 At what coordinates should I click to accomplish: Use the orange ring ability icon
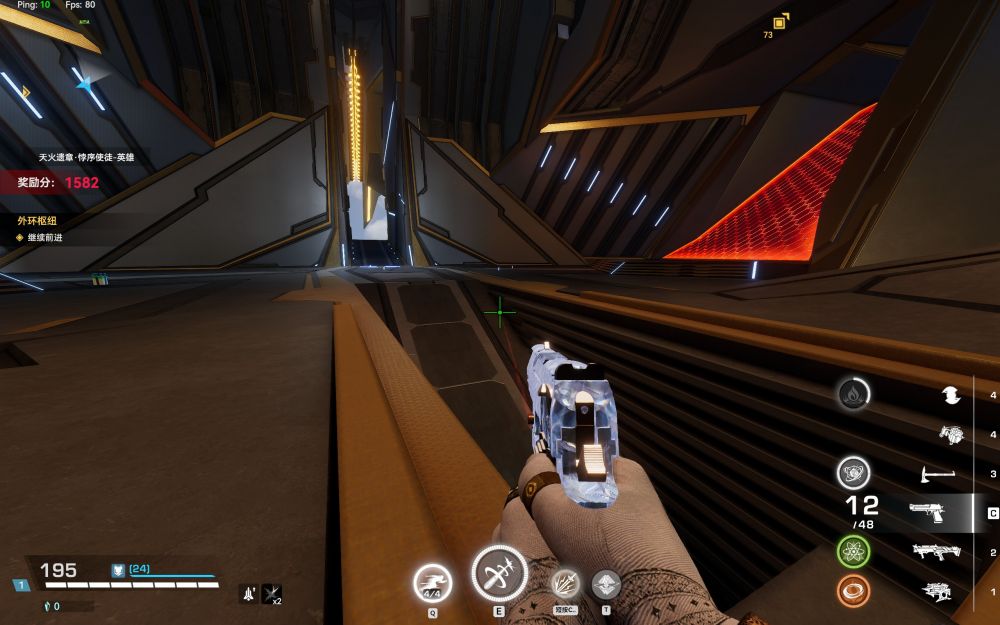click(x=853, y=591)
